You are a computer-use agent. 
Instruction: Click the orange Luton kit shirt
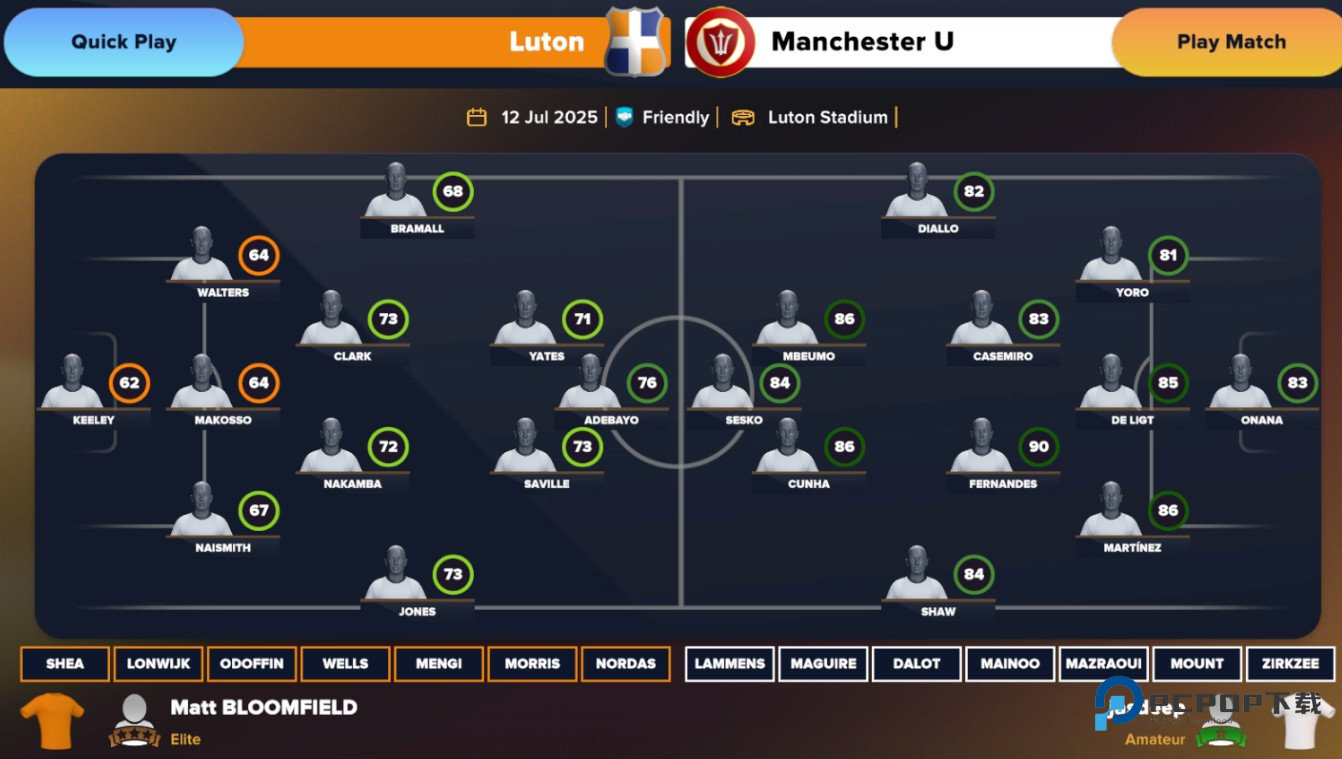tap(52, 720)
